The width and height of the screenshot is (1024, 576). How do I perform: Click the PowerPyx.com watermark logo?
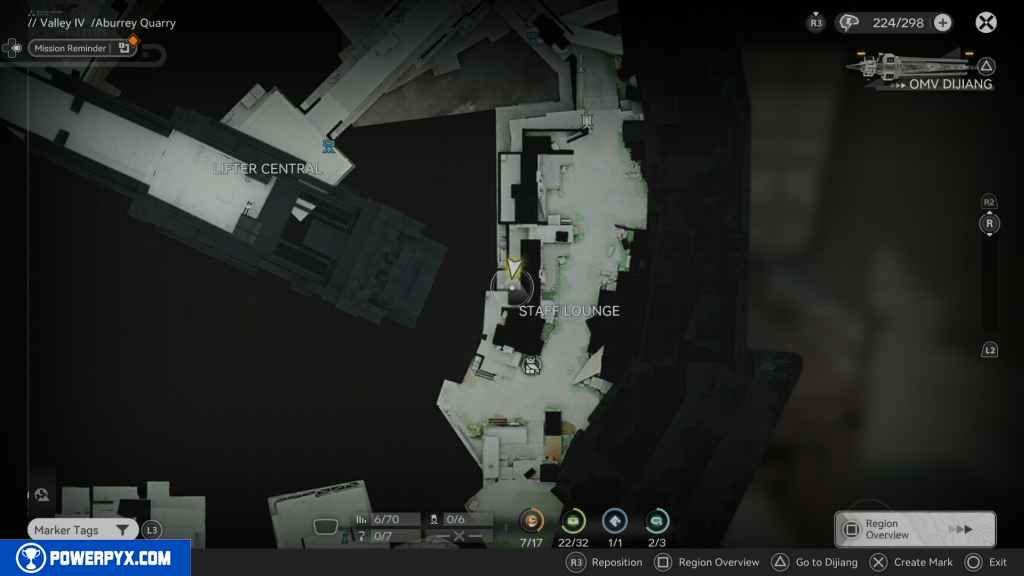click(95, 558)
